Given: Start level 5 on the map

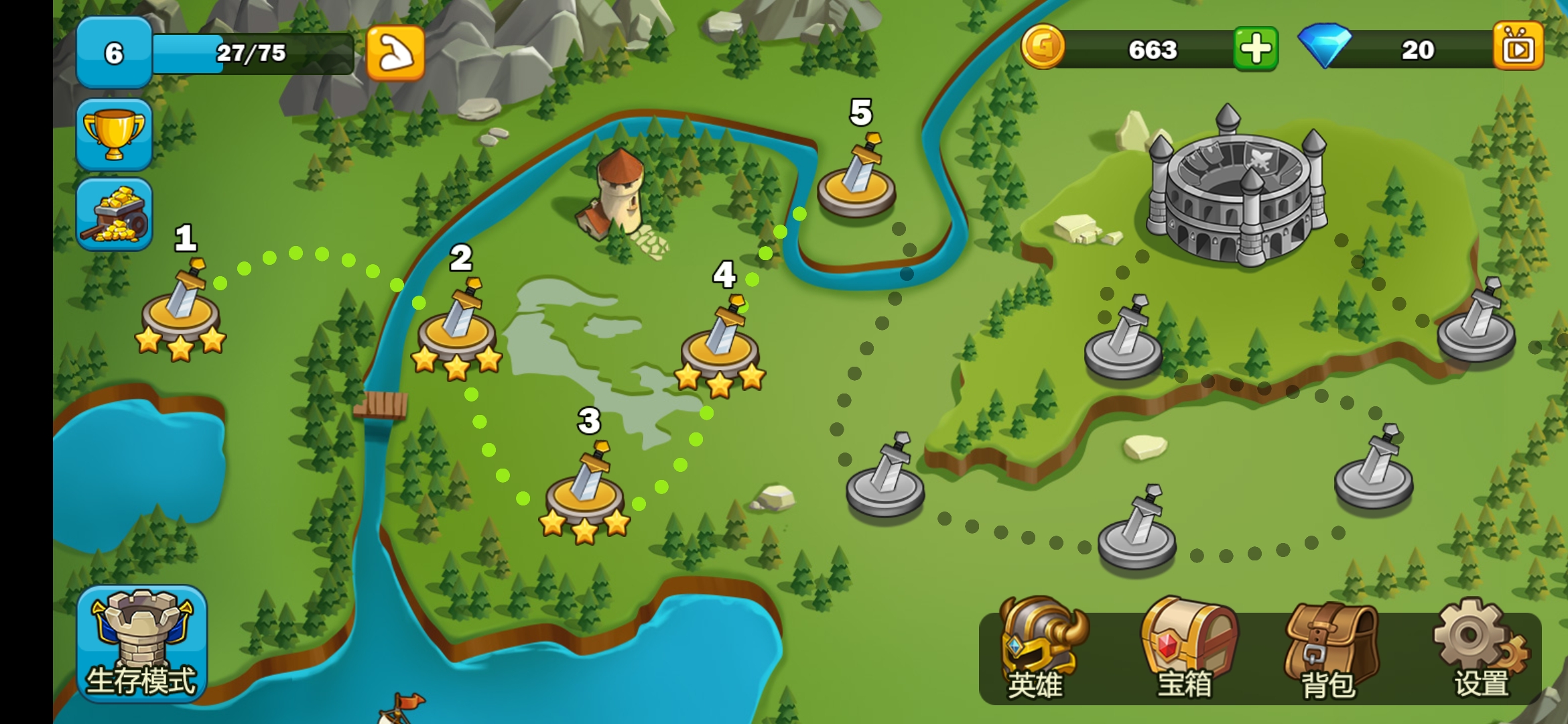Looking at the screenshot, I should 856,181.
